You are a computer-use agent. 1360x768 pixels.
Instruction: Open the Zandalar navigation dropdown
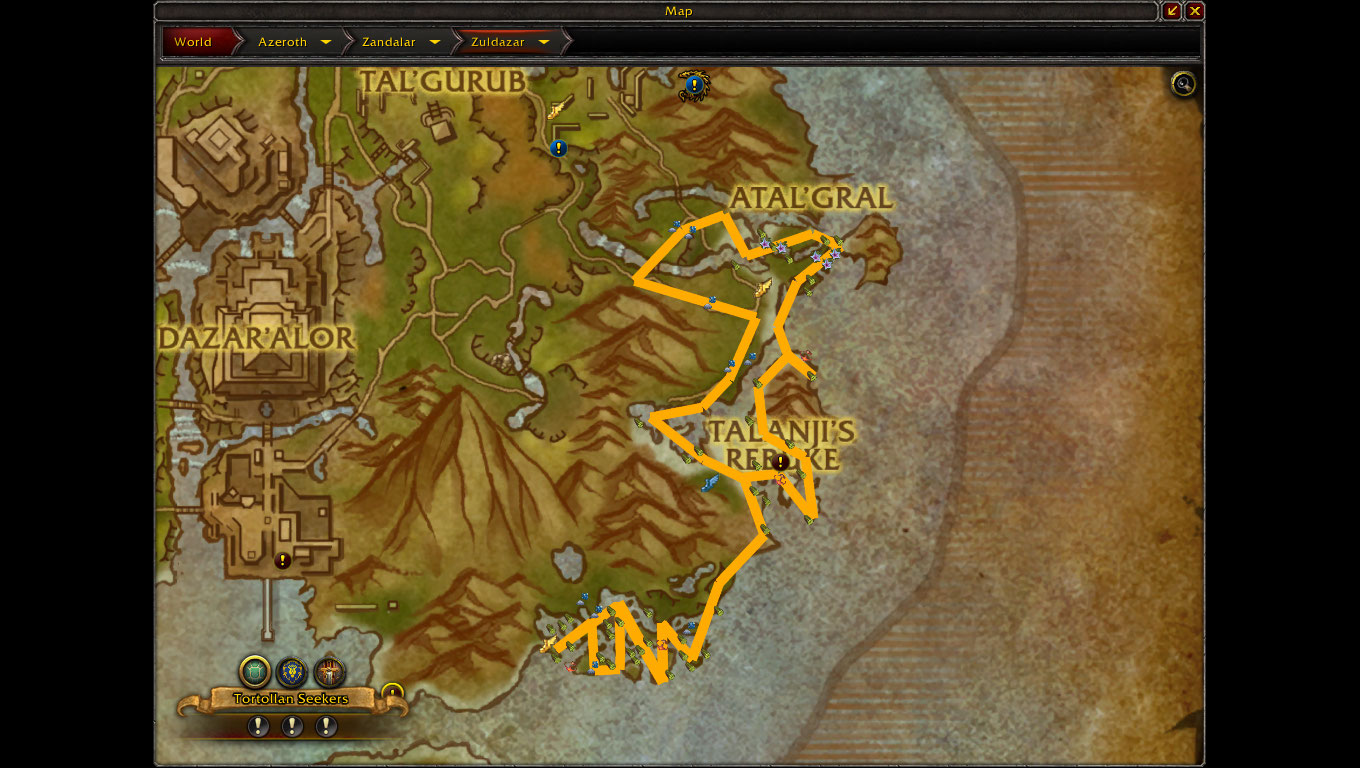(435, 42)
